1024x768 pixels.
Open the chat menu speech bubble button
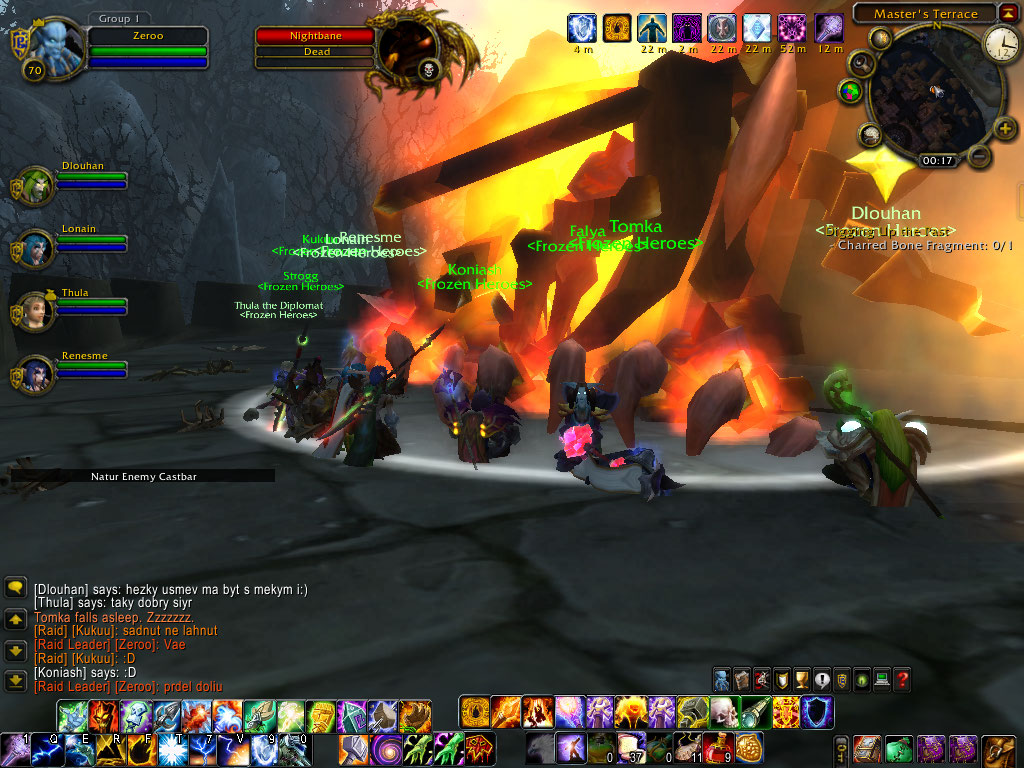point(15,588)
